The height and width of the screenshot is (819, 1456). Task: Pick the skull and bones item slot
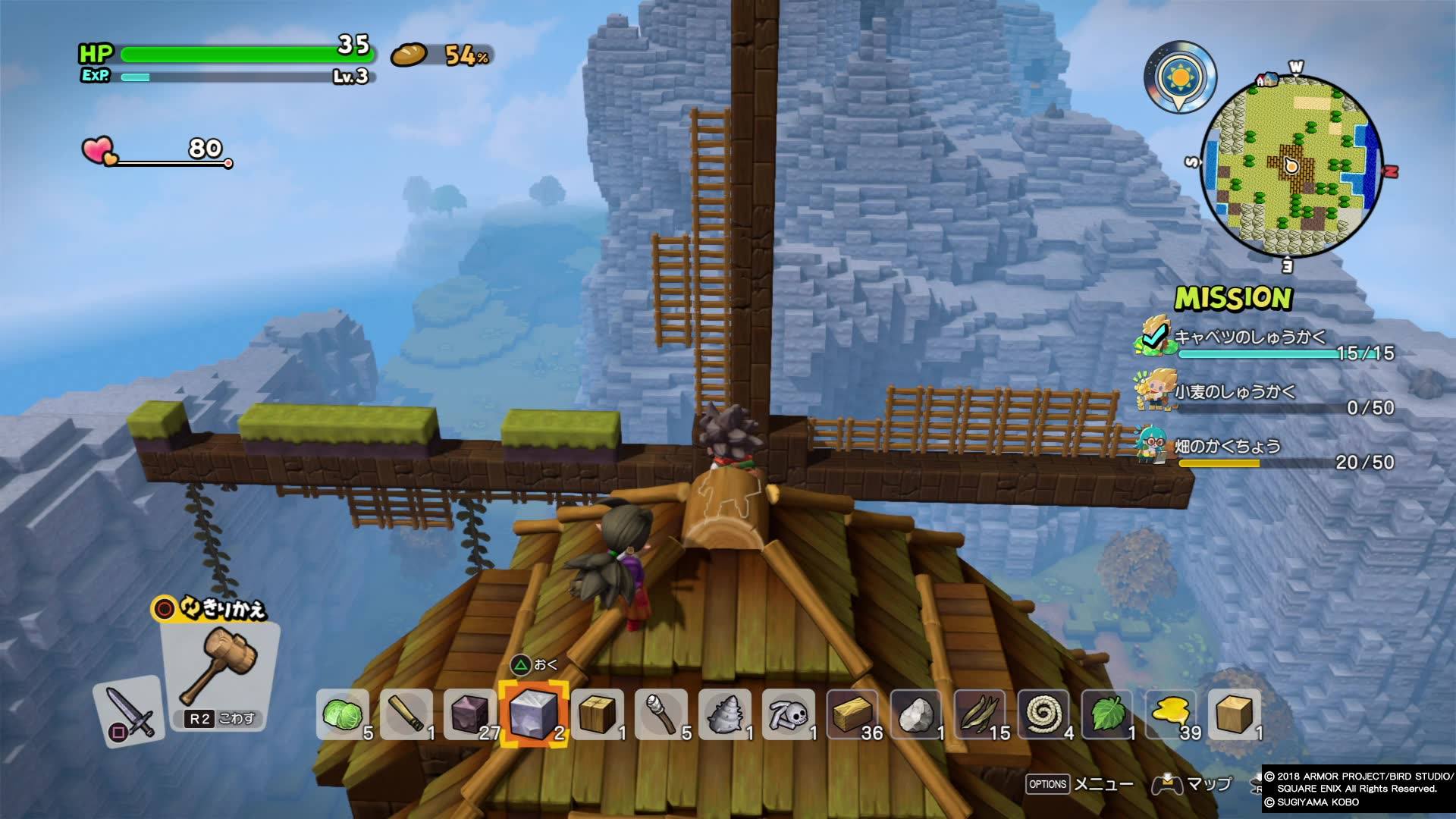coord(789,714)
